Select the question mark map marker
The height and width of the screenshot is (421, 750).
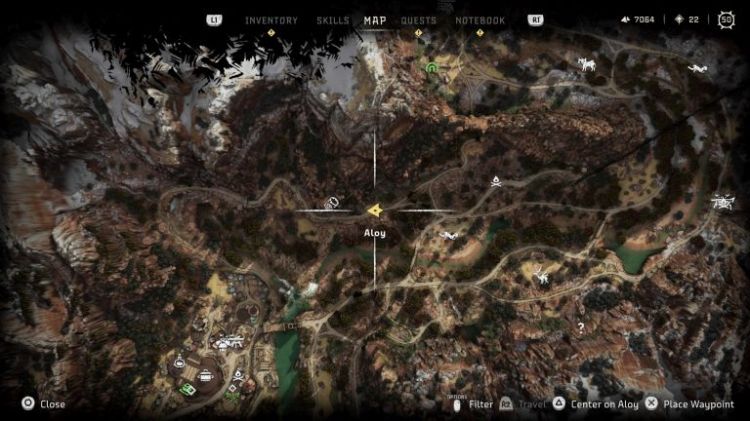tap(580, 326)
